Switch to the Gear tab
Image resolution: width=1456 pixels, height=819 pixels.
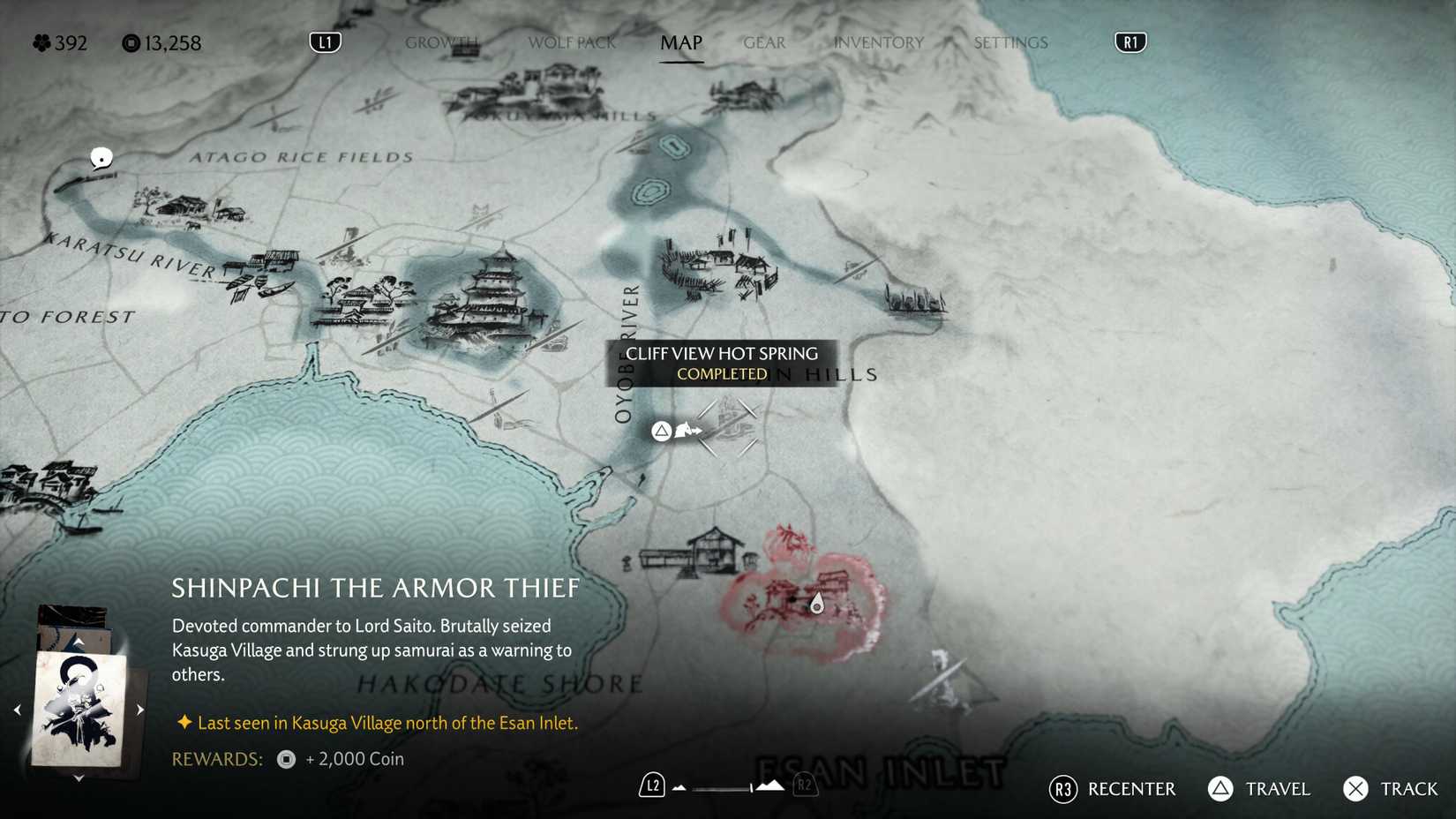763,42
